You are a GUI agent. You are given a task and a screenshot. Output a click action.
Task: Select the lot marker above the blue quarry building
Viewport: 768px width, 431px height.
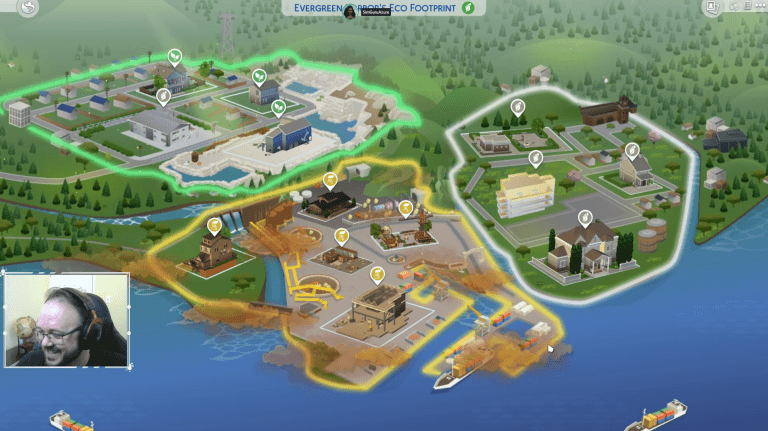pyautogui.click(x=279, y=106)
